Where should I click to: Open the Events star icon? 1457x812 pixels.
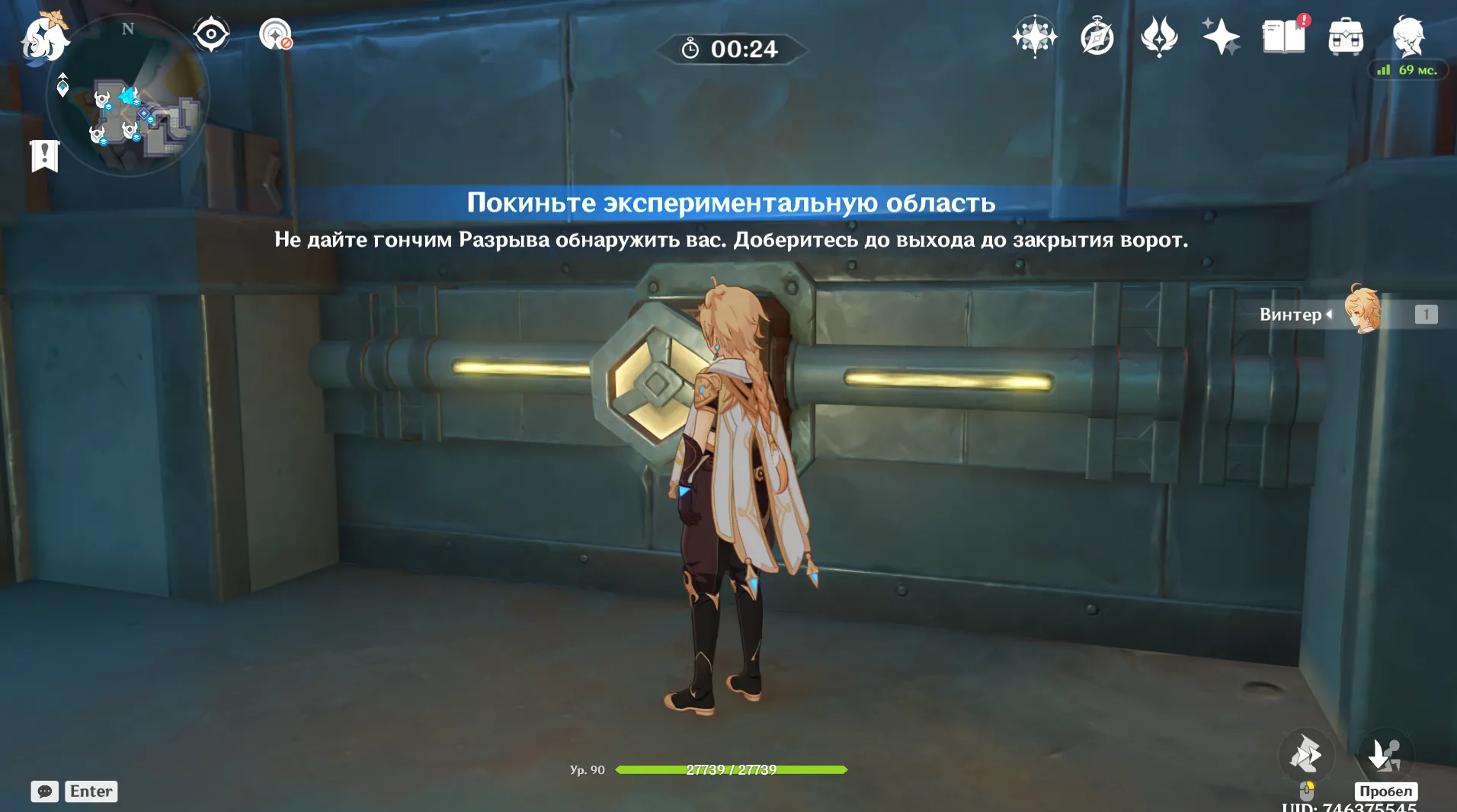click(x=1034, y=35)
